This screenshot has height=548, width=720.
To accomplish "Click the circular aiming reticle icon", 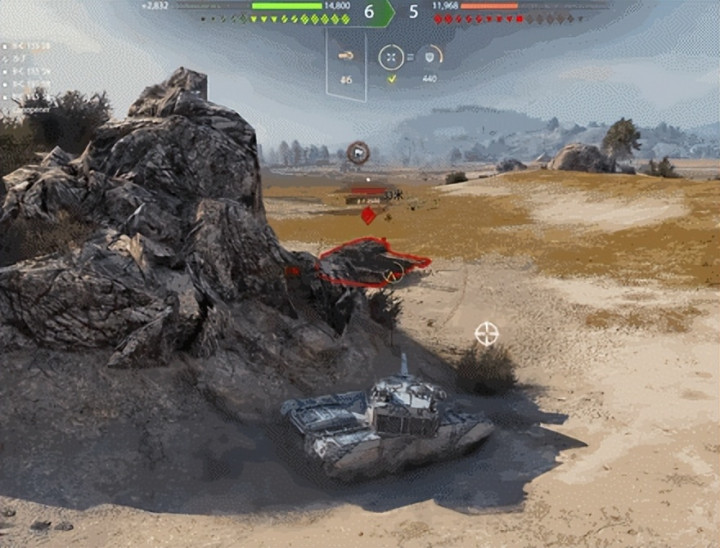I will tap(391, 57).
